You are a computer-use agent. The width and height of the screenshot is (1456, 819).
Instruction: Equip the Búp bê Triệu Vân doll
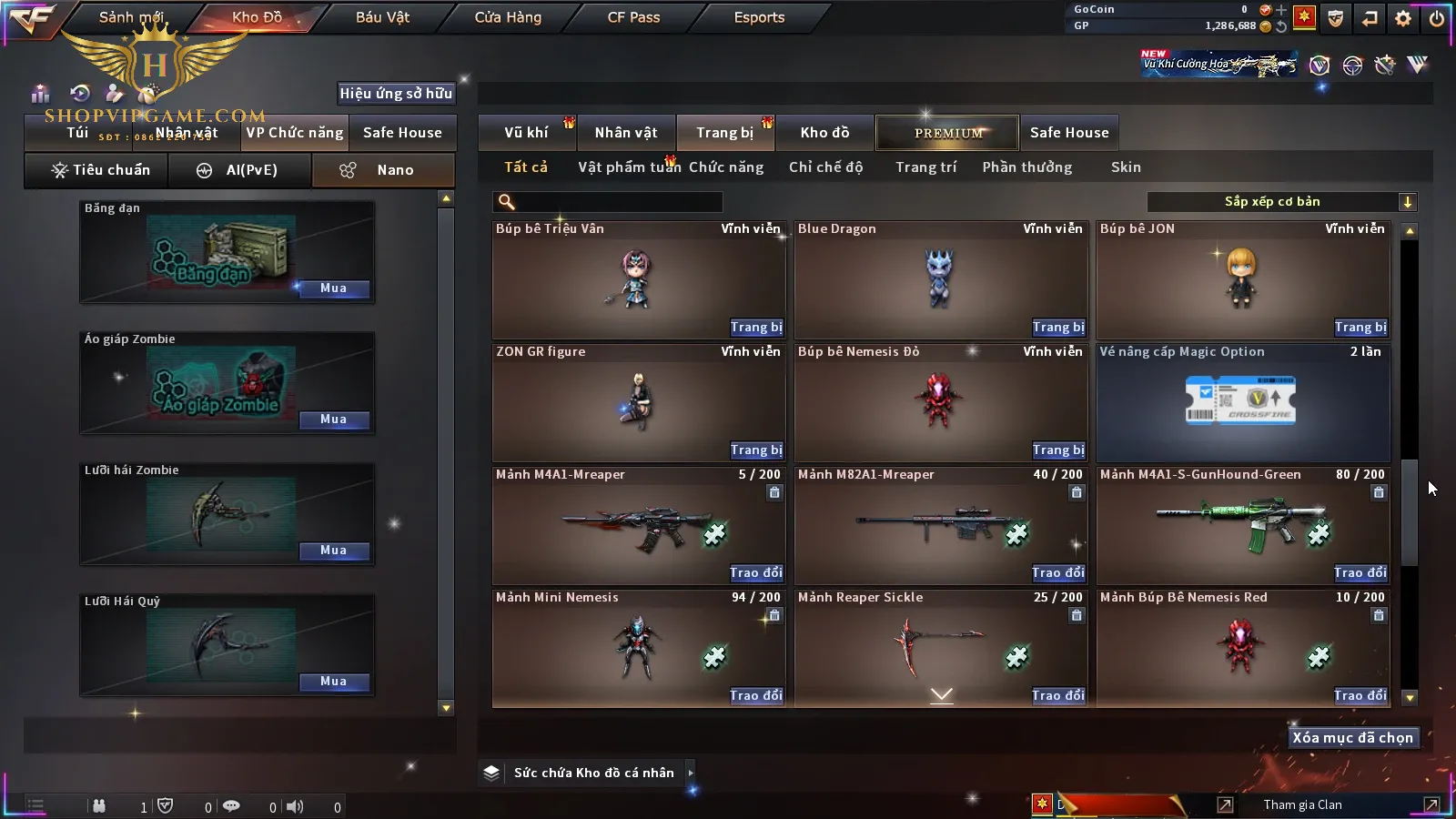tap(755, 328)
